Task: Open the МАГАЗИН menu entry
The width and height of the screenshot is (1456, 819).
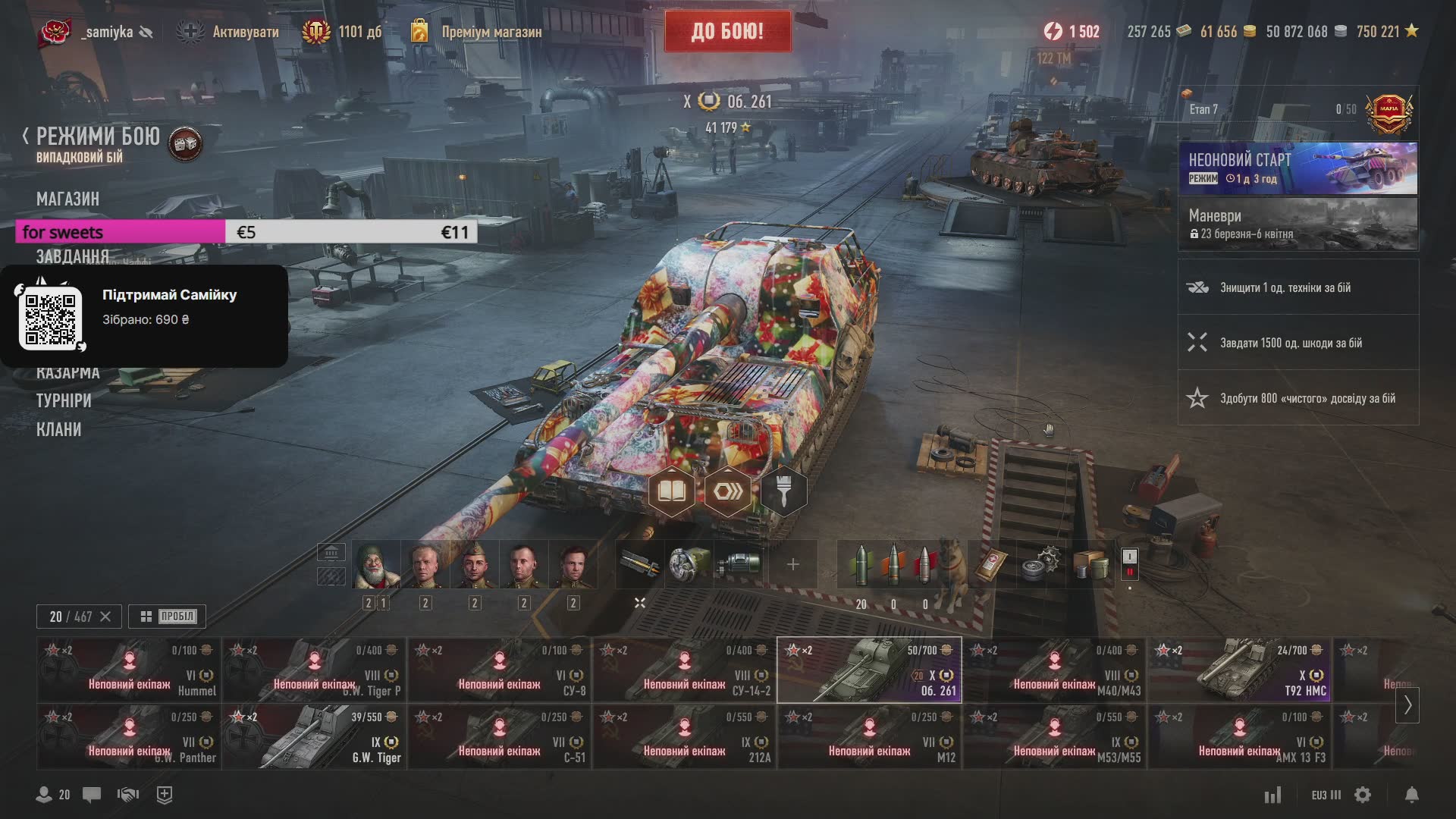Action: click(67, 199)
